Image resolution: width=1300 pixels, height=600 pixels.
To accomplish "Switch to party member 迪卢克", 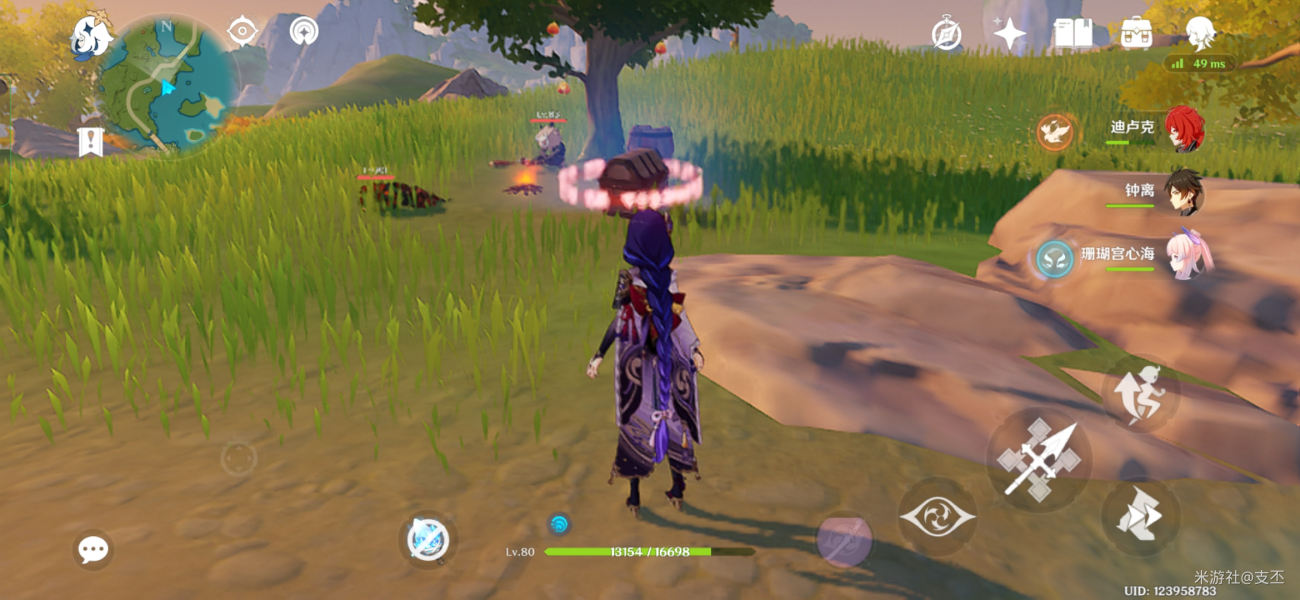I will (1184, 129).
